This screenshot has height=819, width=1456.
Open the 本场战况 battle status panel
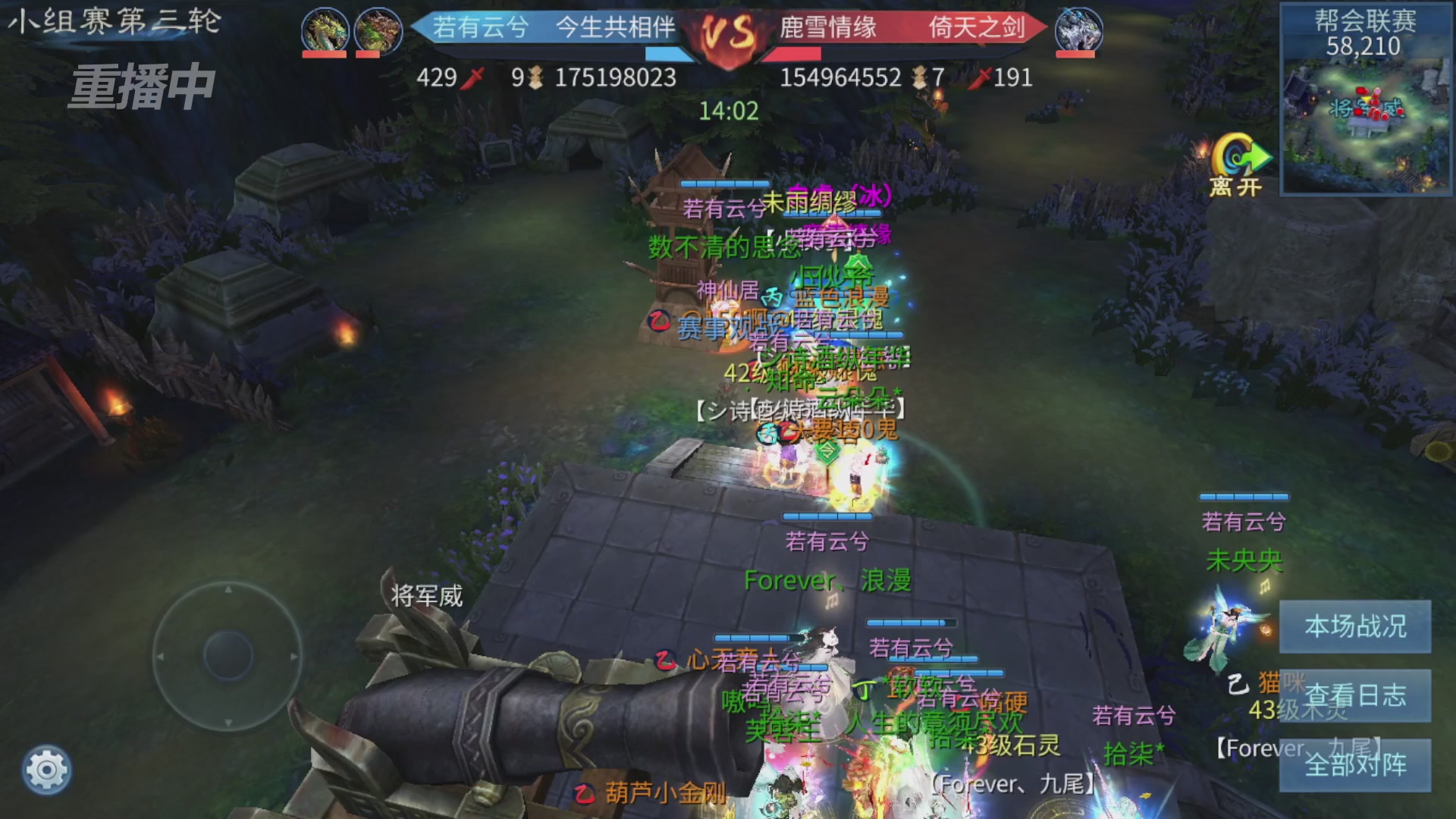click(x=1355, y=628)
